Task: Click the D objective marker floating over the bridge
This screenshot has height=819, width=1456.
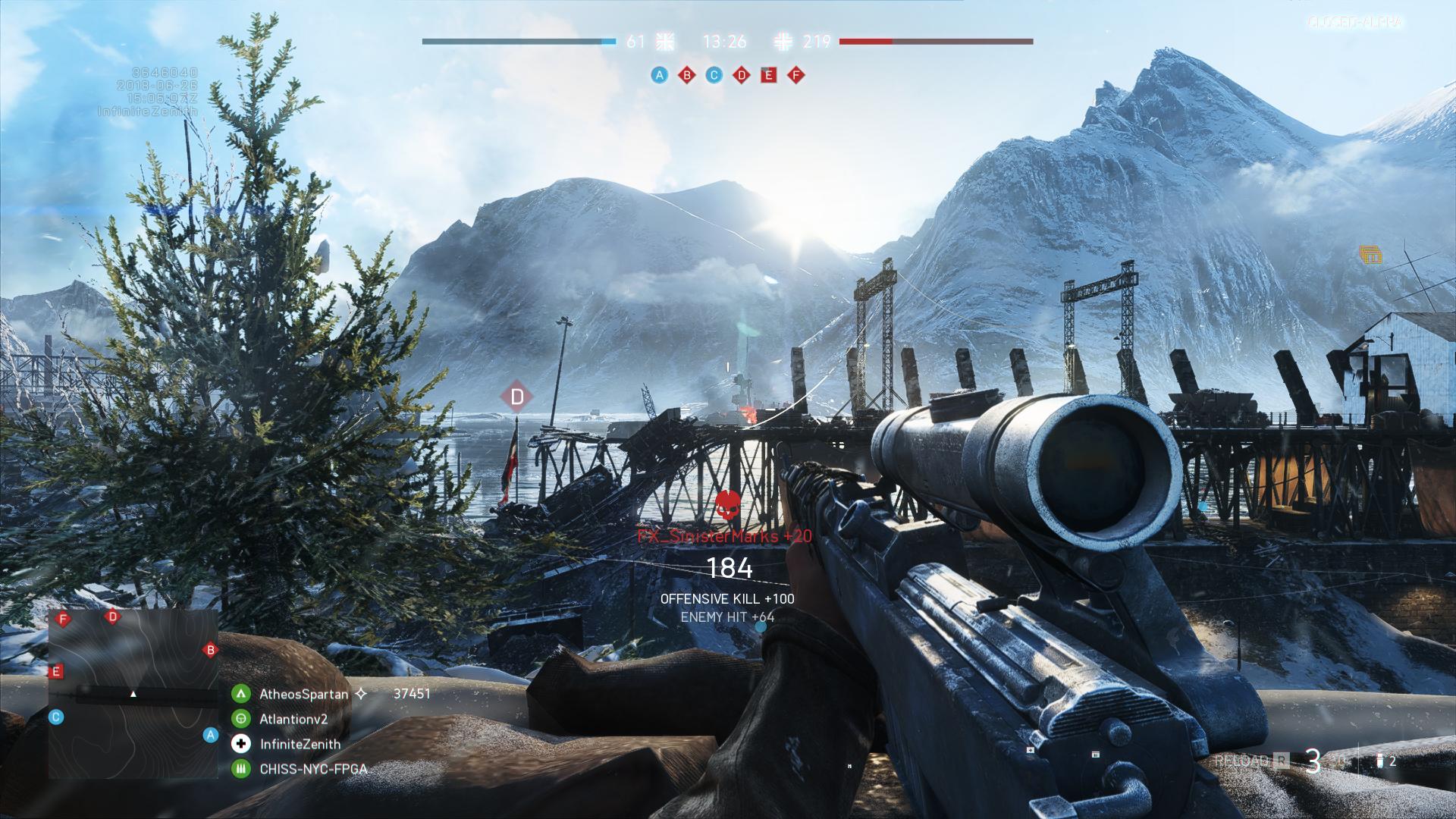Action: coord(517,397)
